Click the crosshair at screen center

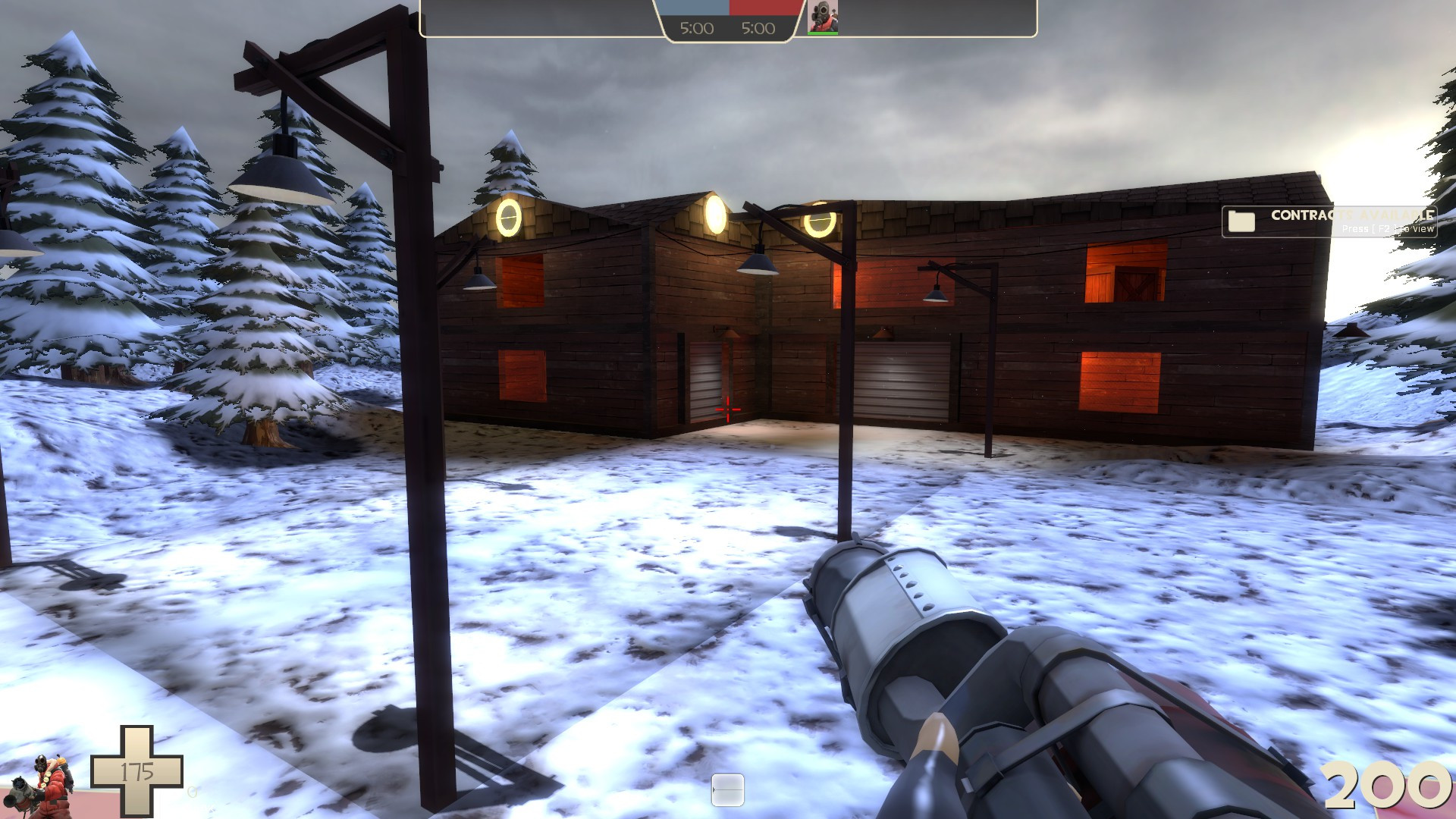727,409
